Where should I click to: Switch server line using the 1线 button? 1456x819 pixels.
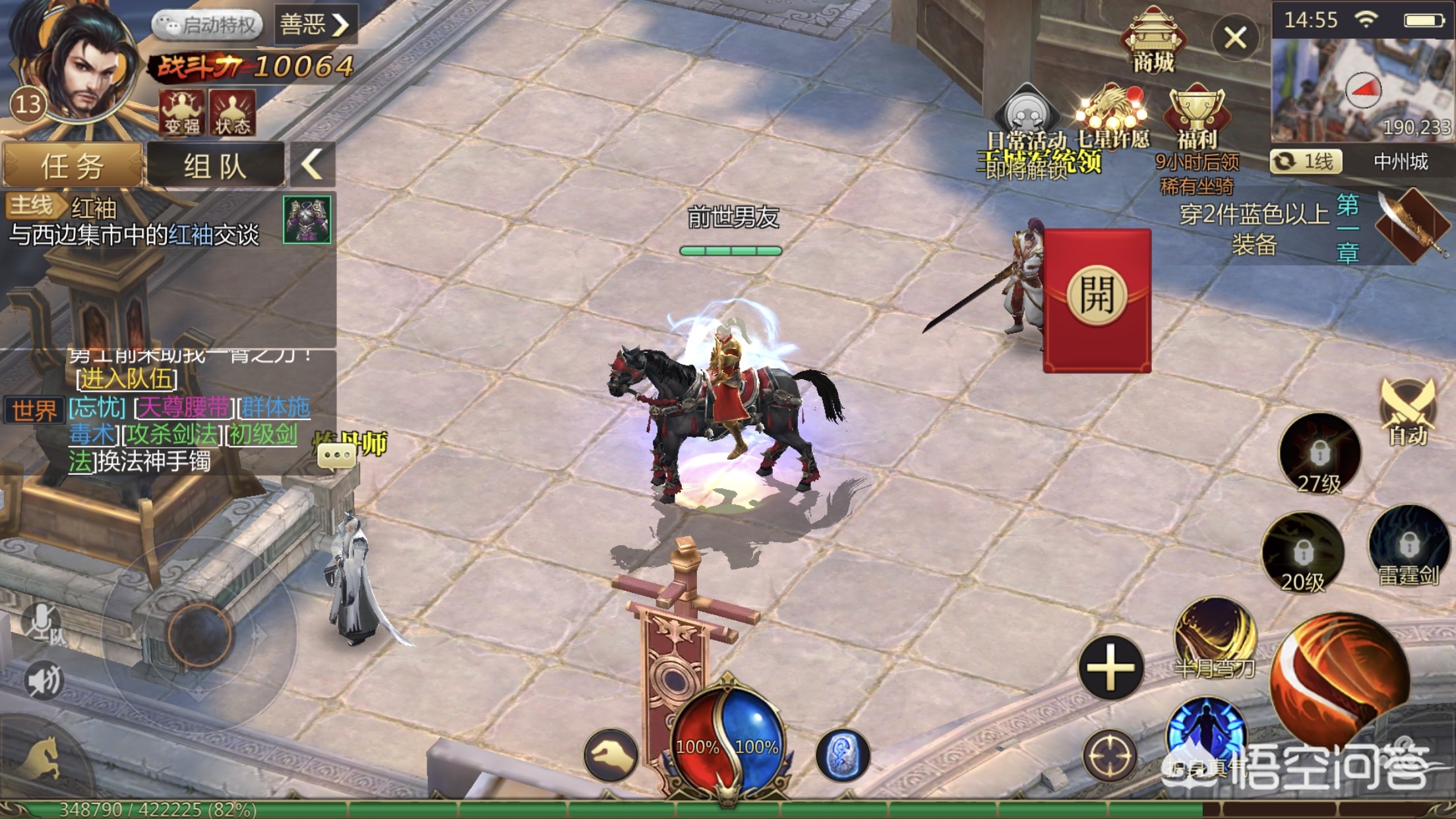pos(1306,162)
